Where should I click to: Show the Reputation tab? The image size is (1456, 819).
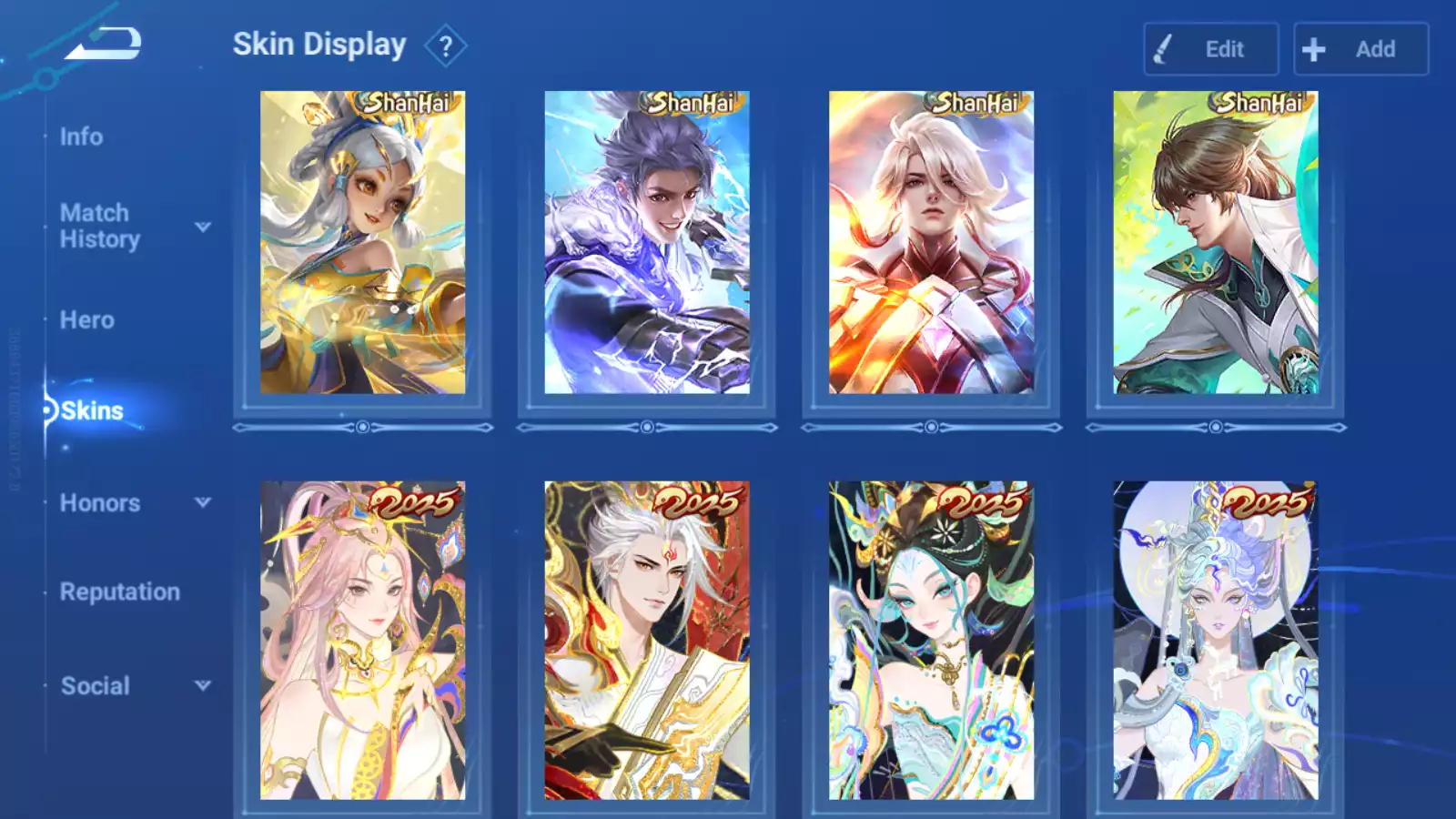[119, 592]
